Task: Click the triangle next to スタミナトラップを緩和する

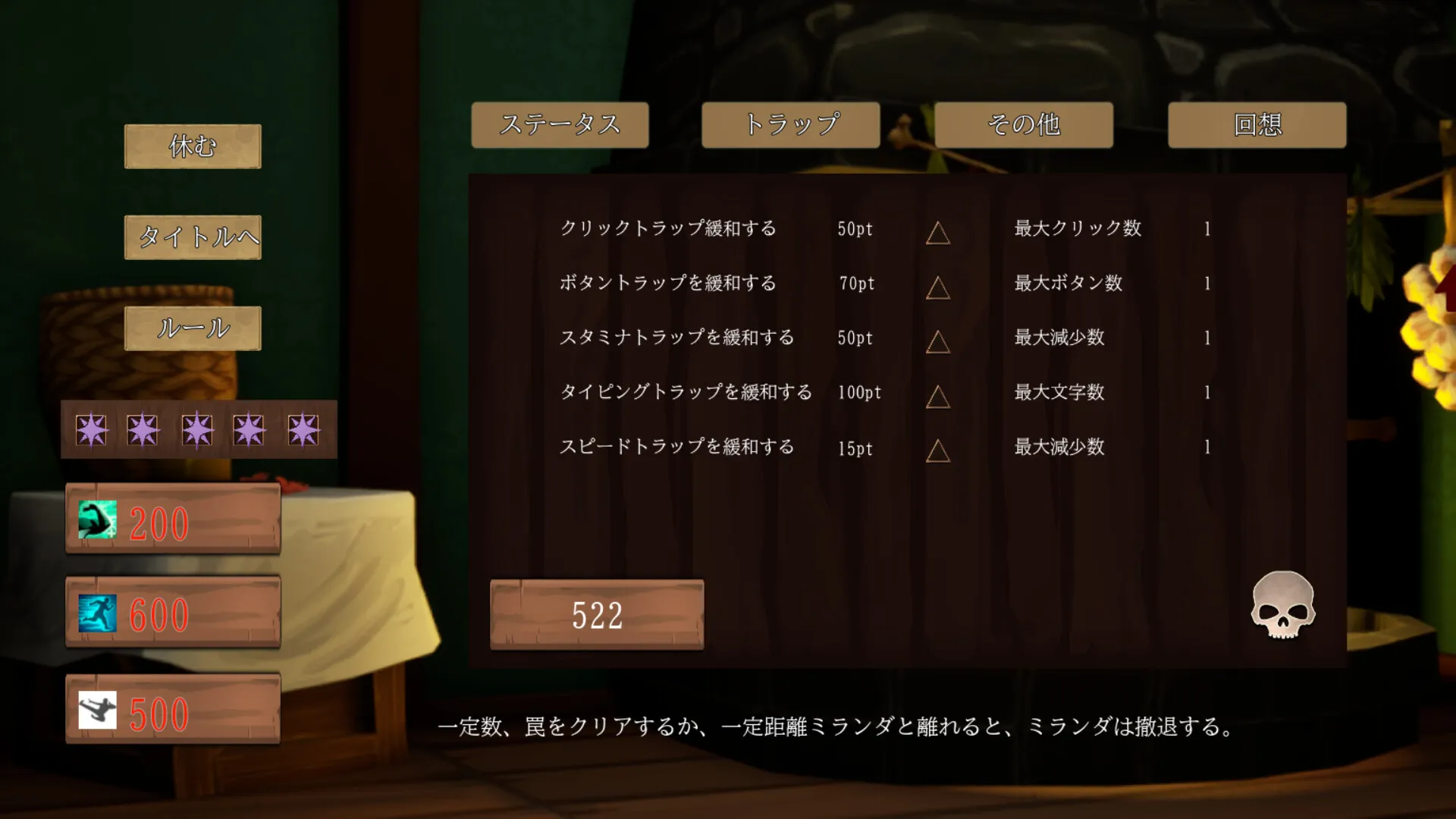Action: 937,344
